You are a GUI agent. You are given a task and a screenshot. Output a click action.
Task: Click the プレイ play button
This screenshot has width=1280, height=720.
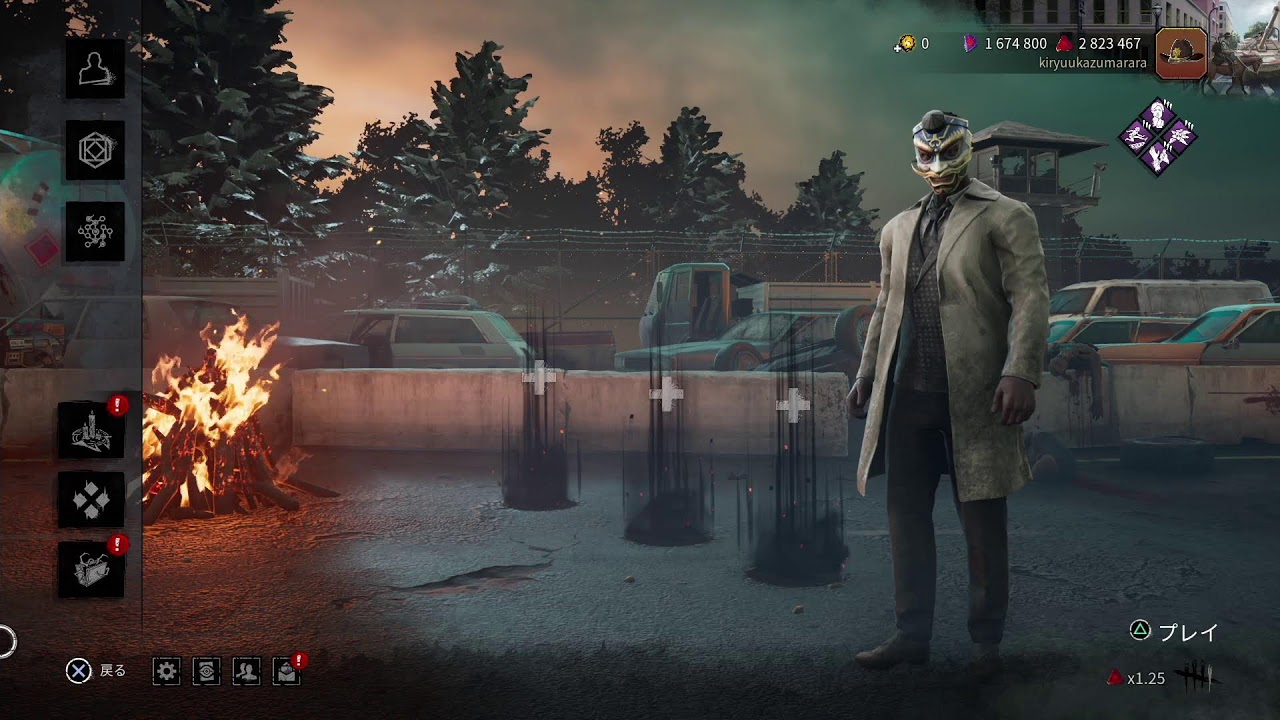tap(1175, 631)
